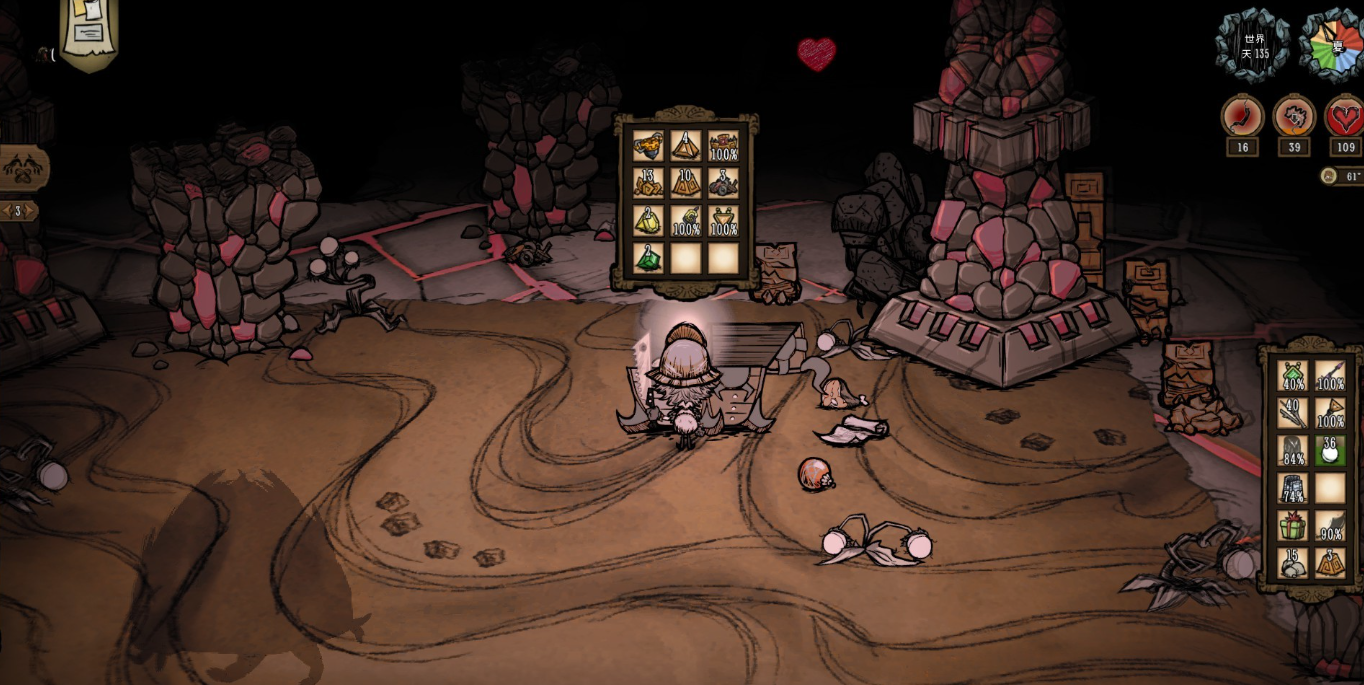Click the crossed-tools crafting tab
This screenshot has width=1364, height=685.
click(22, 168)
